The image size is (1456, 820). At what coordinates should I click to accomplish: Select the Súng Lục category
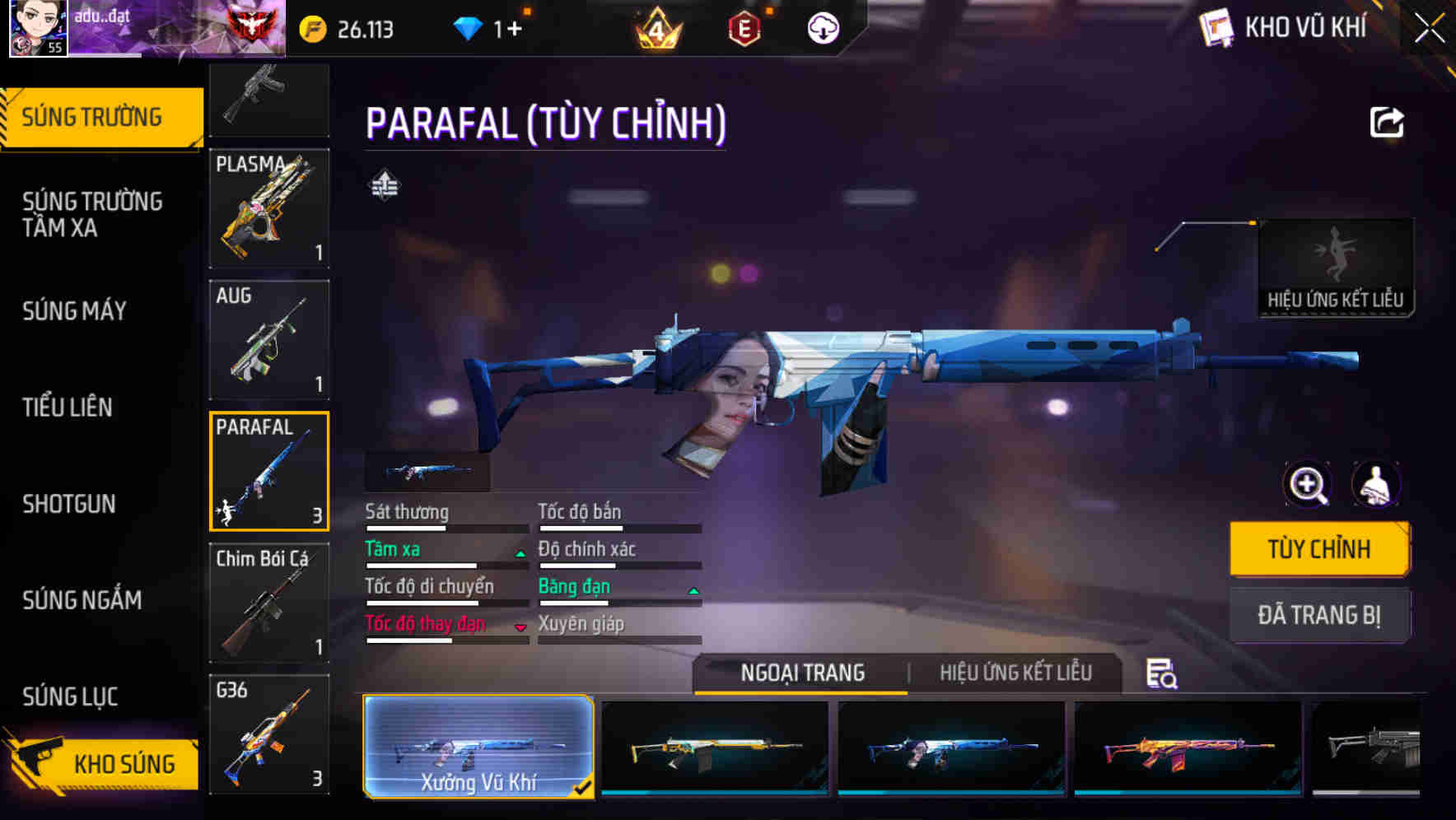(x=70, y=697)
